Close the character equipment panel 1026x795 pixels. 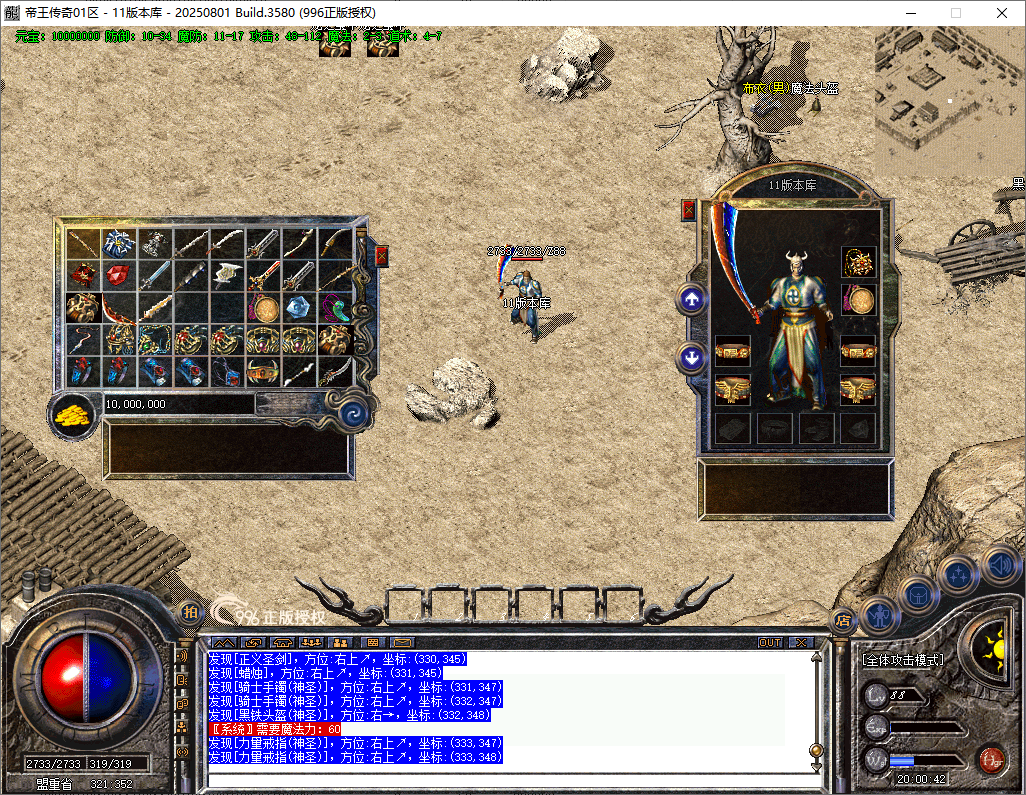pos(688,210)
